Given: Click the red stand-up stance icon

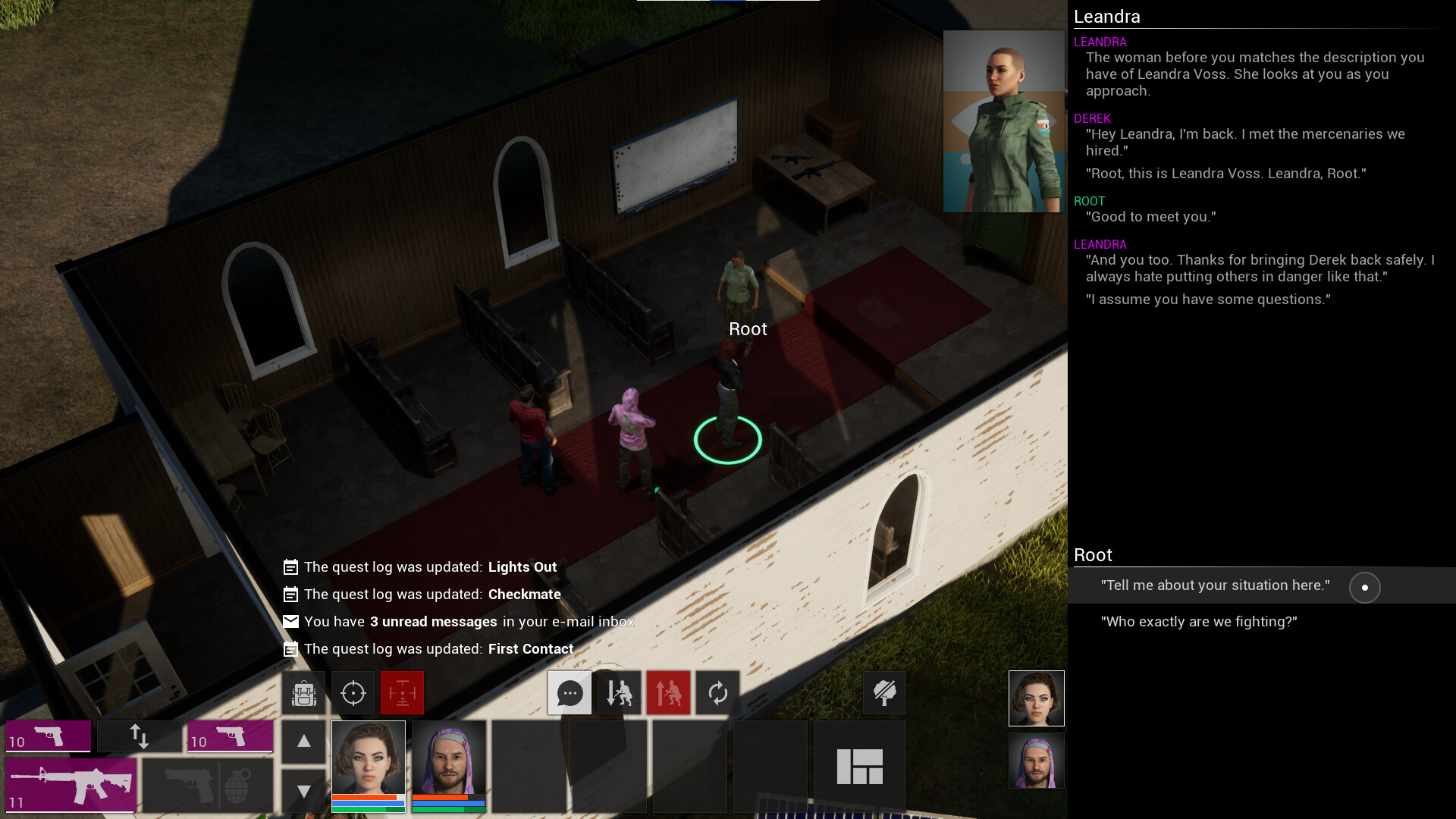Looking at the screenshot, I should pyautogui.click(x=668, y=692).
